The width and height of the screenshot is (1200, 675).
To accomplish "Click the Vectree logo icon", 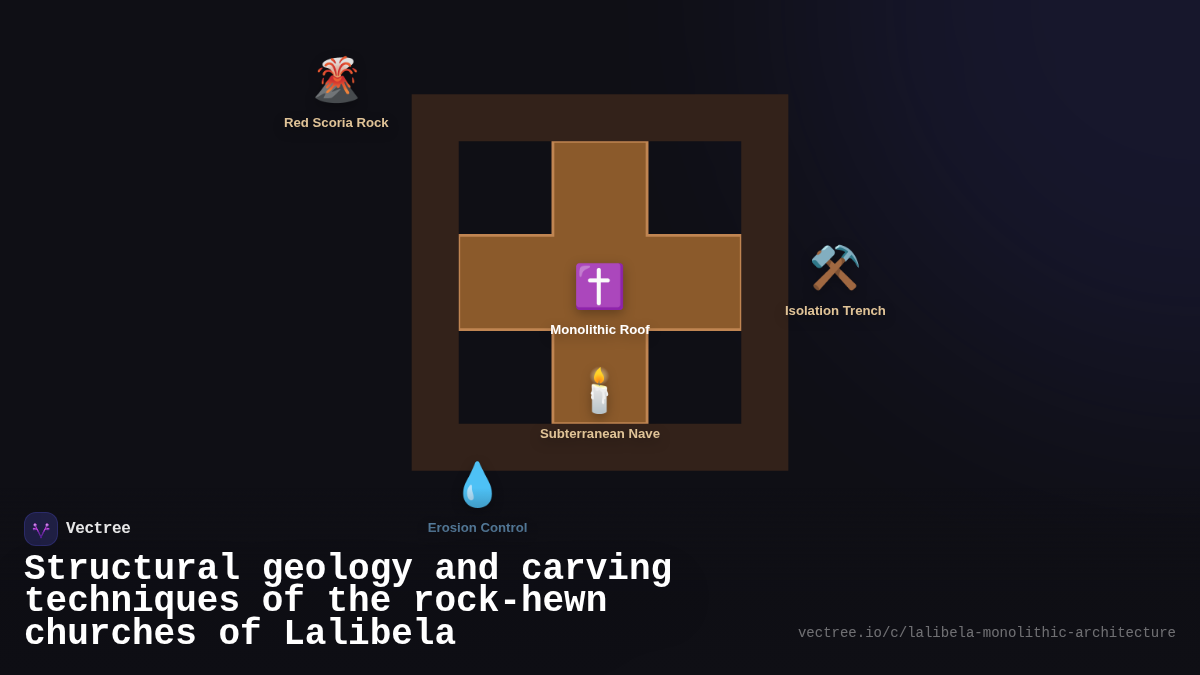I will tap(41, 529).
